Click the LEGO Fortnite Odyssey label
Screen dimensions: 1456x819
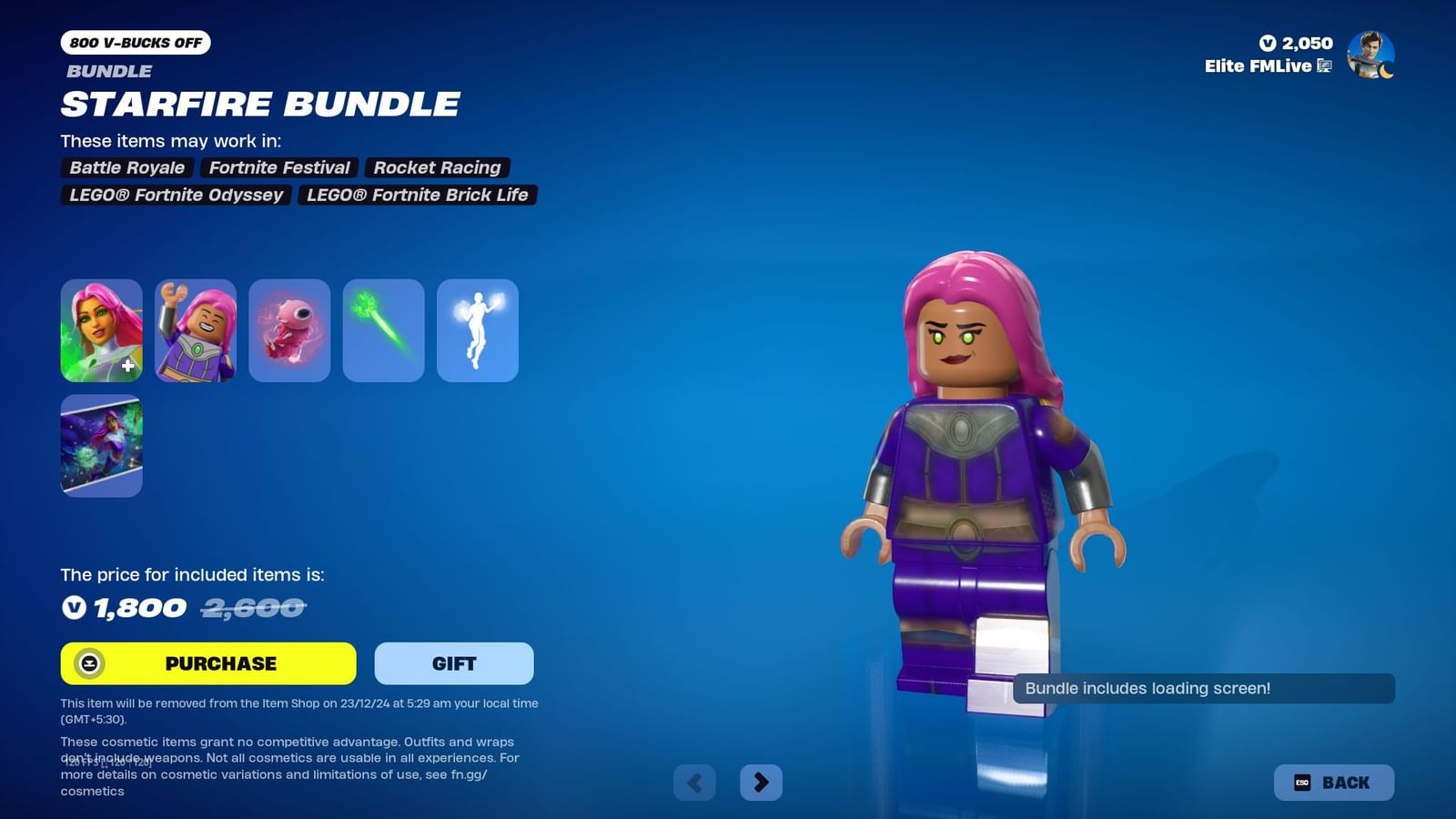pos(176,195)
